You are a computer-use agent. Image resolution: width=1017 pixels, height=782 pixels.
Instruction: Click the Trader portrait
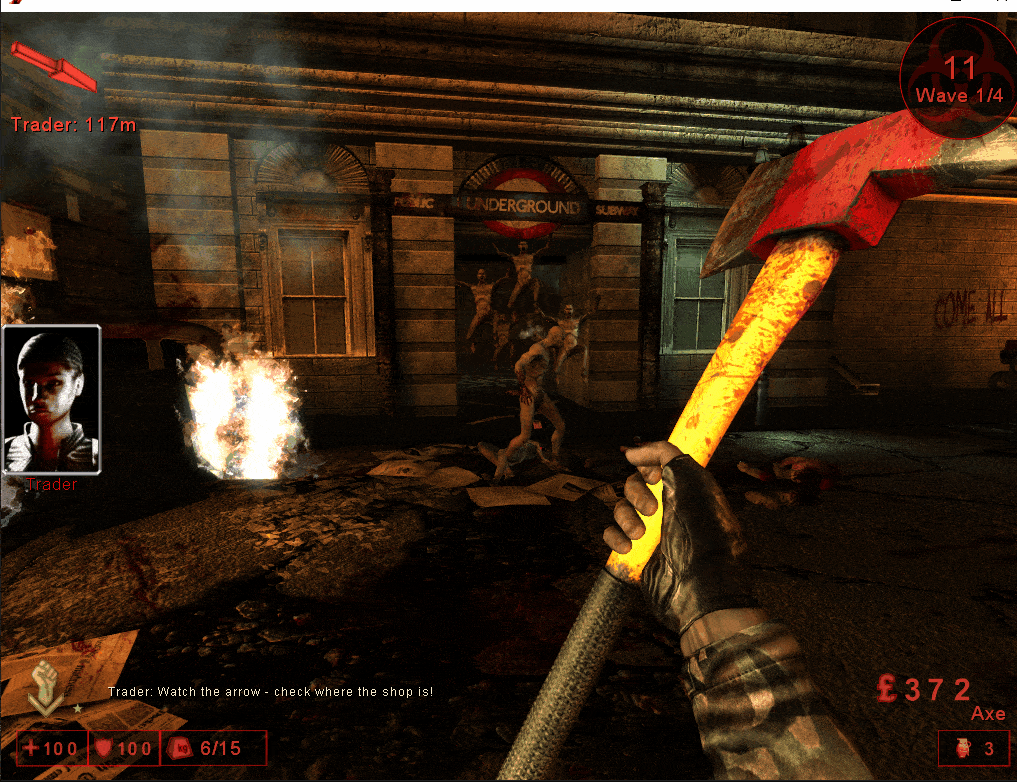[x=52, y=400]
